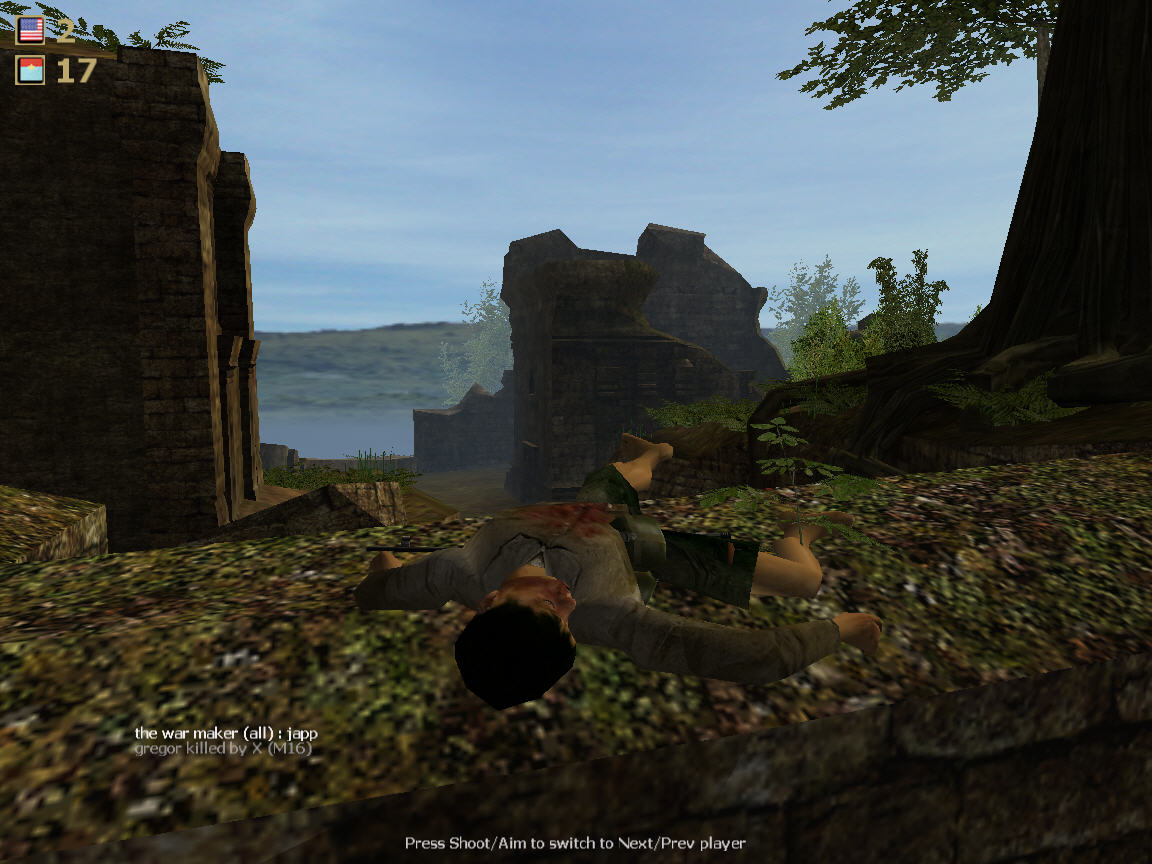Click the US flag team icon
The height and width of the screenshot is (864, 1152).
[x=31, y=30]
